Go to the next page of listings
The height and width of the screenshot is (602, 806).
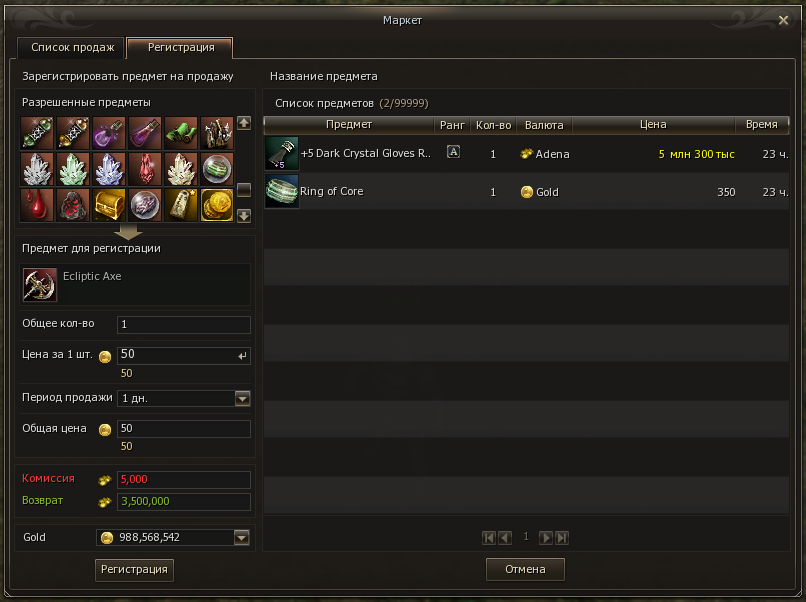546,538
